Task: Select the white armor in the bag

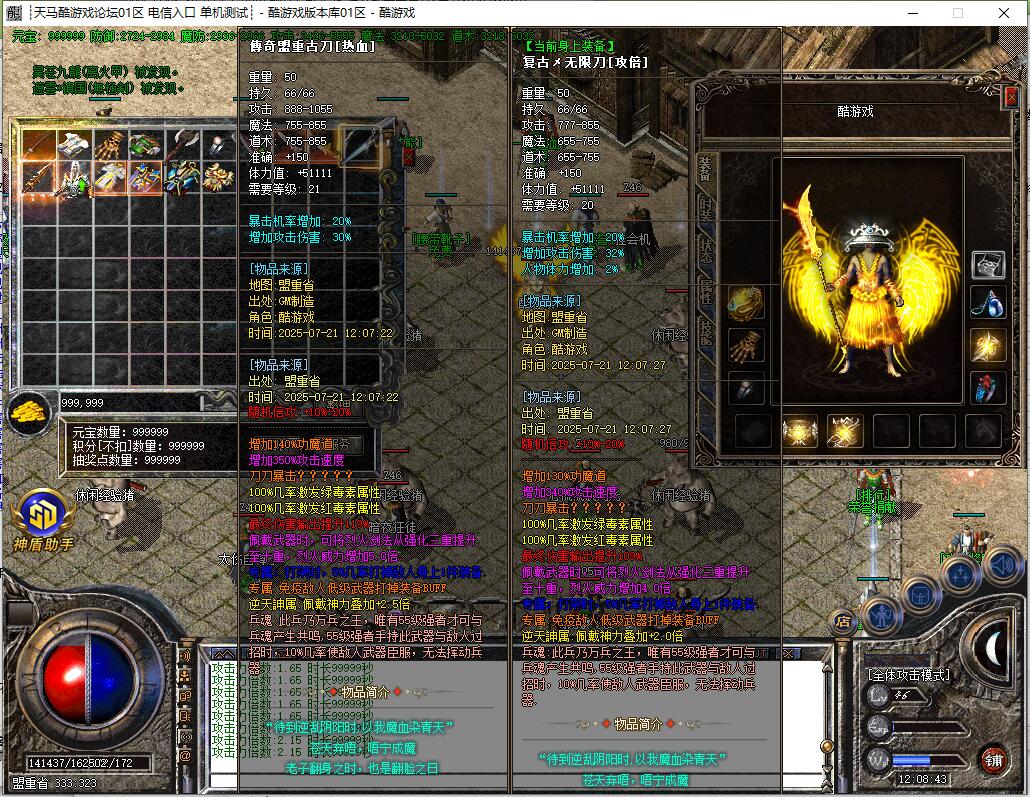Action: tap(75, 145)
